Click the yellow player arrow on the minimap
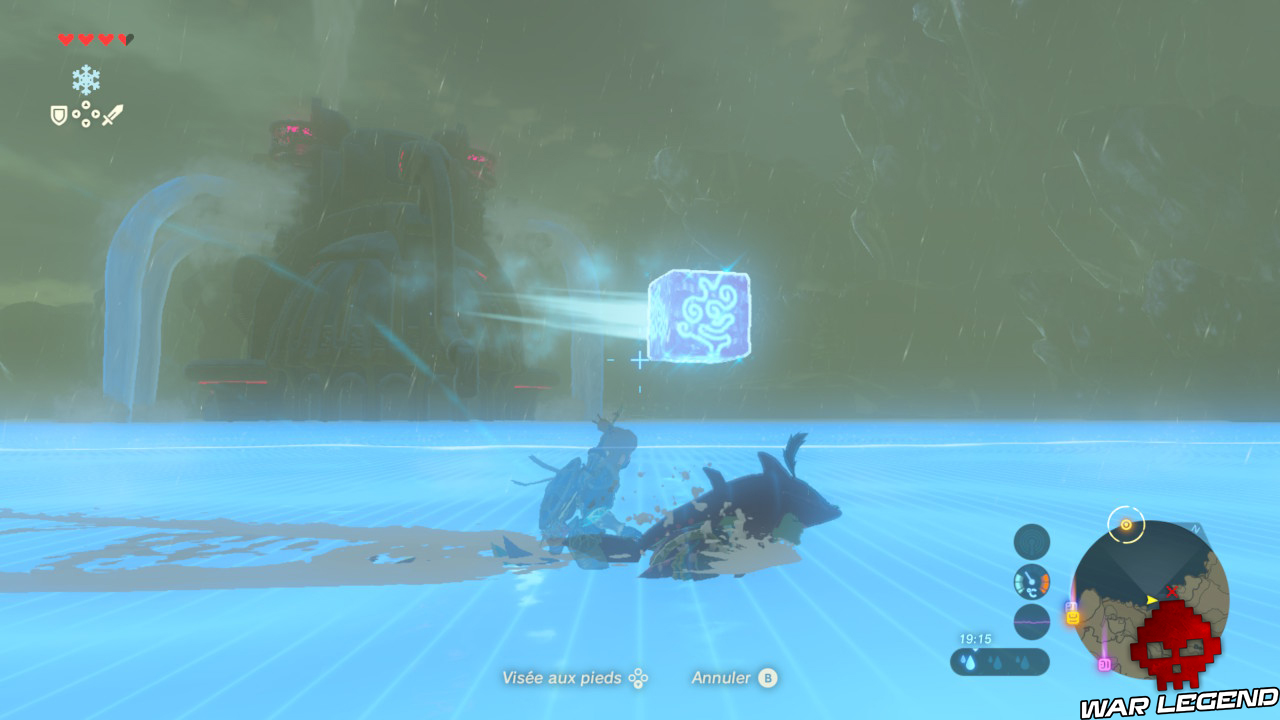The height and width of the screenshot is (720, 1280). pyautogui.click(x=1151, y=600)
